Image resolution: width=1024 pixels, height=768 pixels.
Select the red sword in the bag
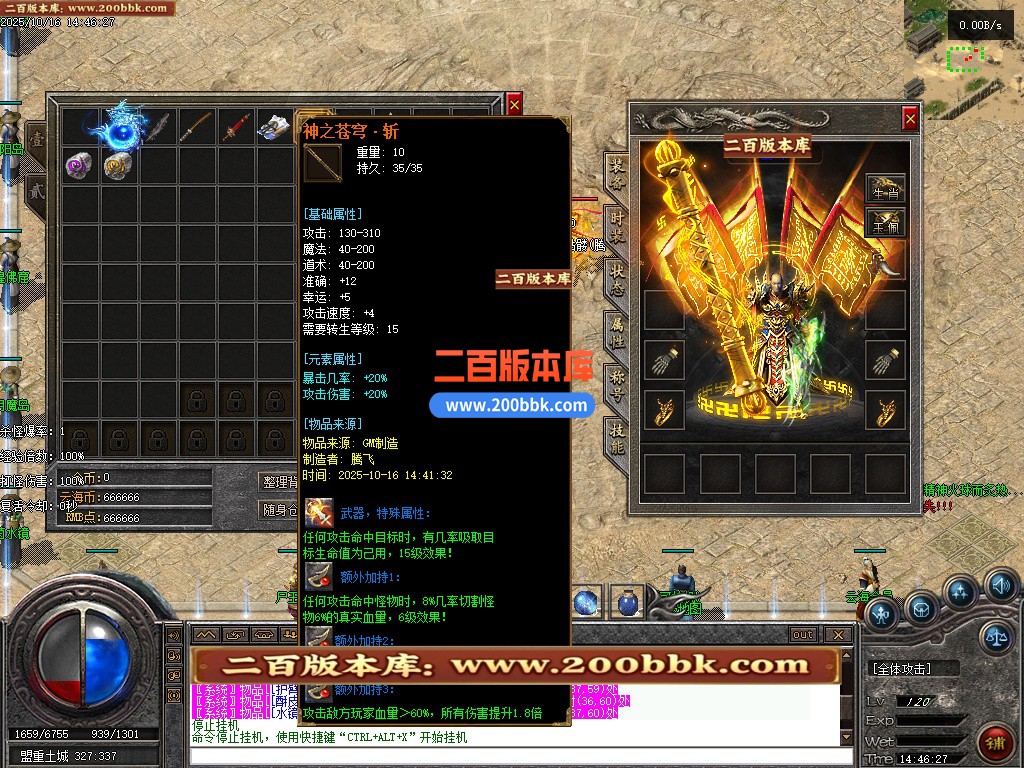click(235, 127)
